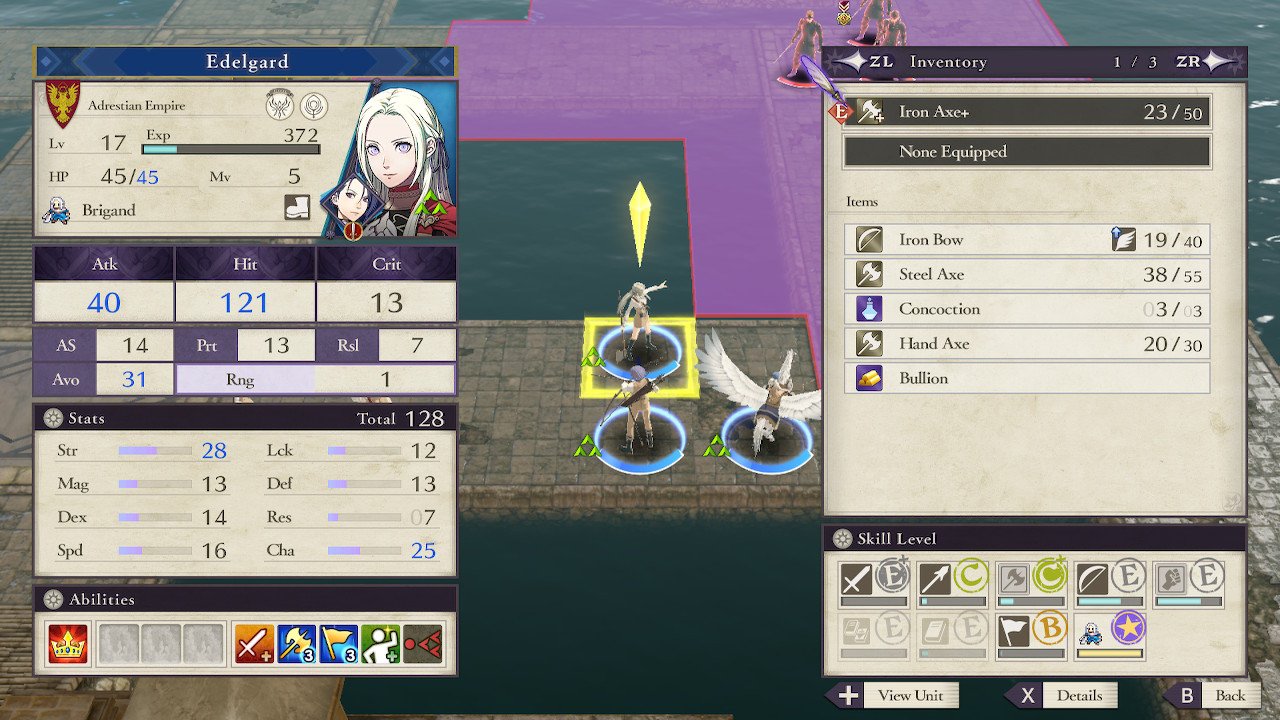Select the axe ability icon marked 3
This screenshot has height=720, width=1280.
pyautogui.click(x=296, y=645)
